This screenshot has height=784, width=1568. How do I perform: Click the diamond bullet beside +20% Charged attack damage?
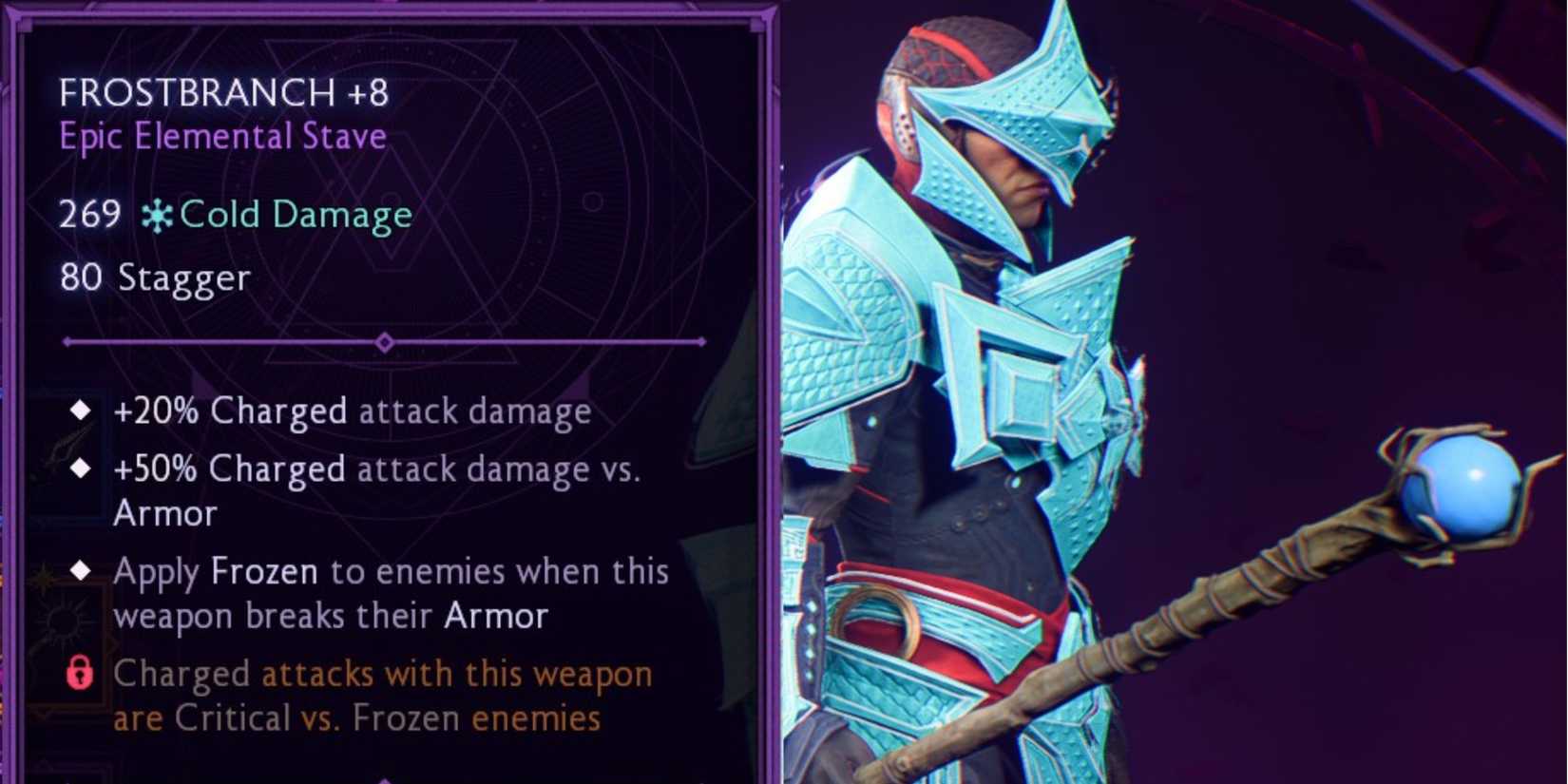tap(81, 410)
